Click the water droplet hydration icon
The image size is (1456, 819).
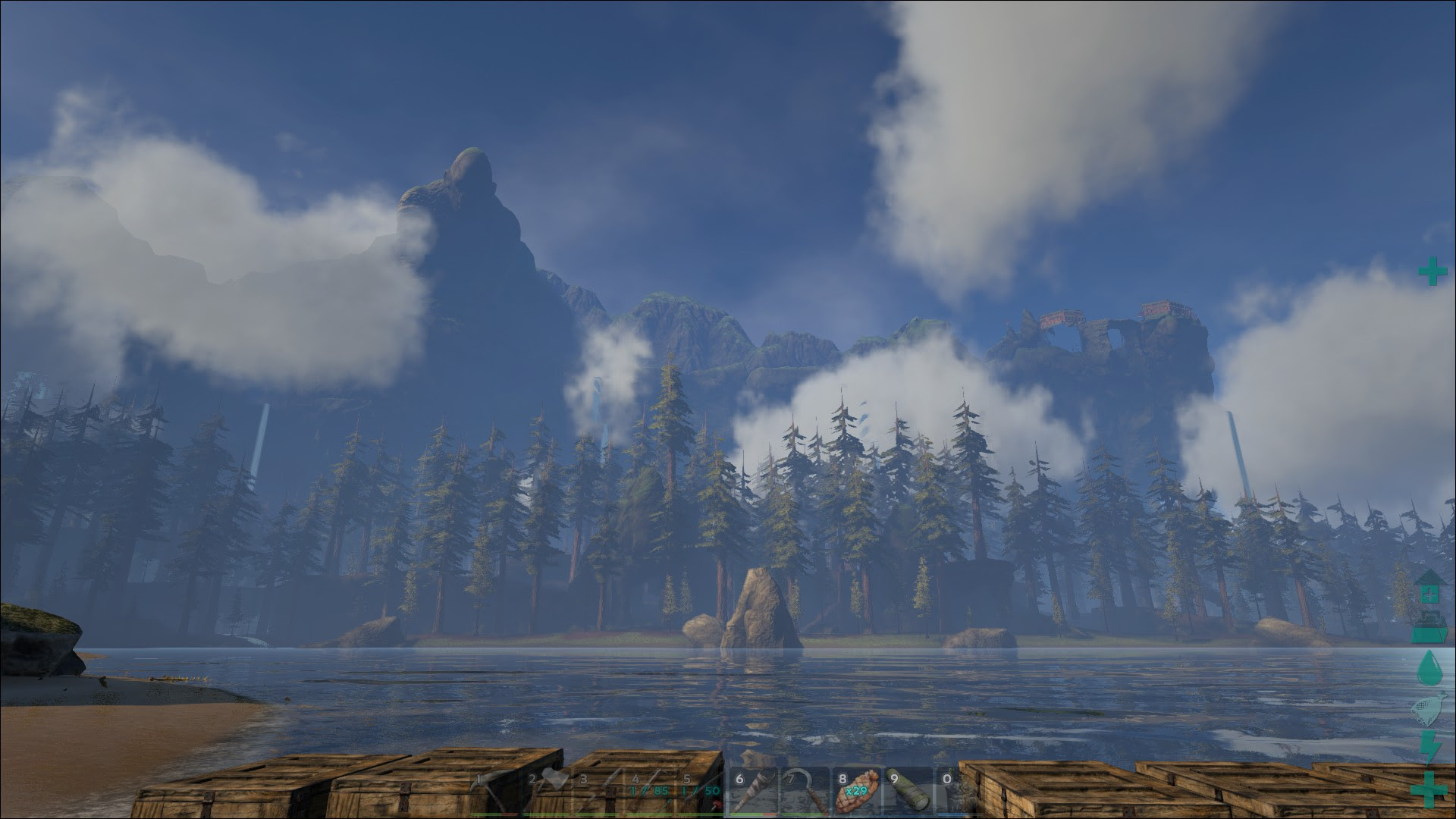click(x=1429, y=667)
